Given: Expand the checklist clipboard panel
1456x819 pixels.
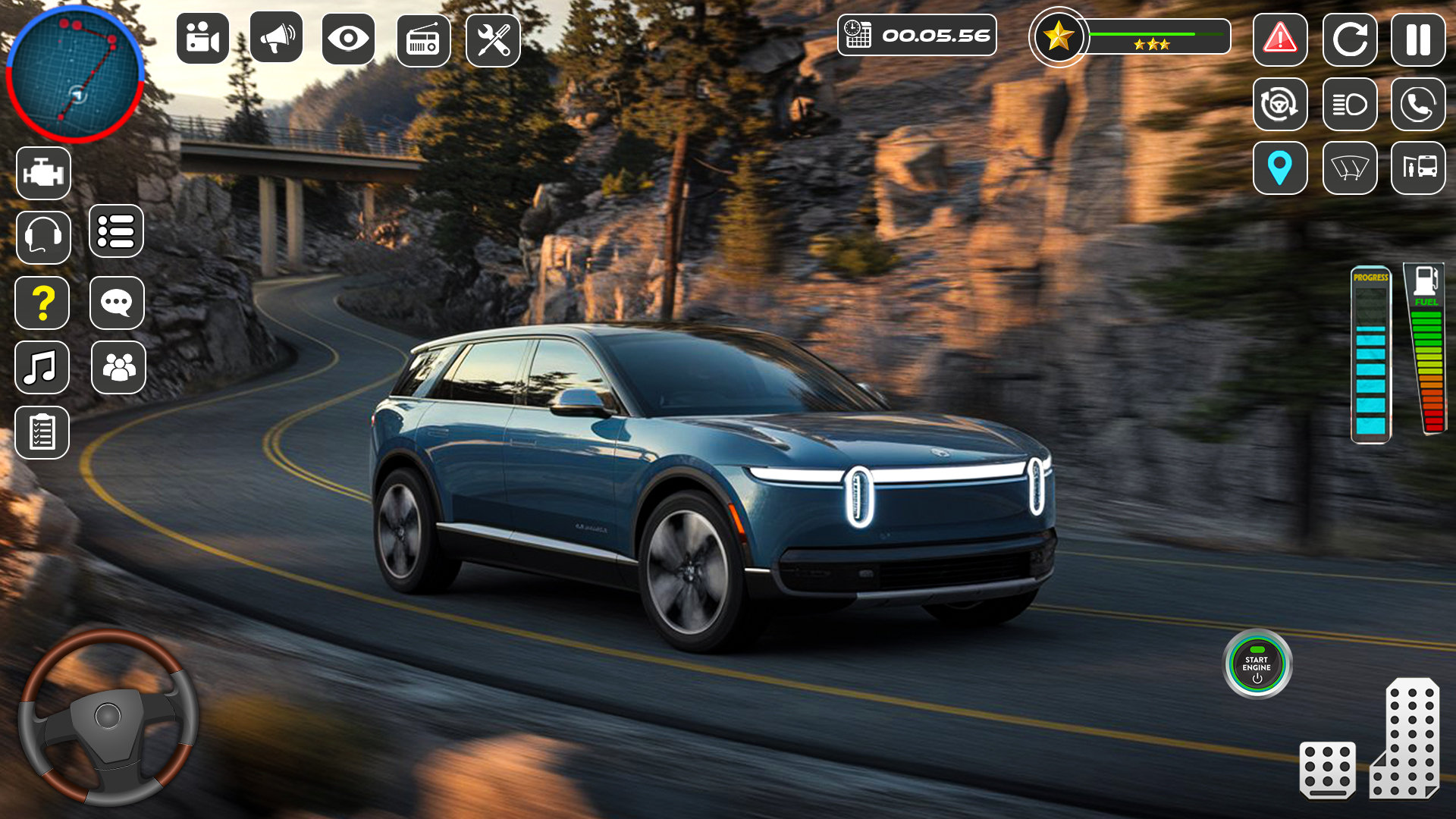Looking at the screenshot, I should click(x=43, y=433).
